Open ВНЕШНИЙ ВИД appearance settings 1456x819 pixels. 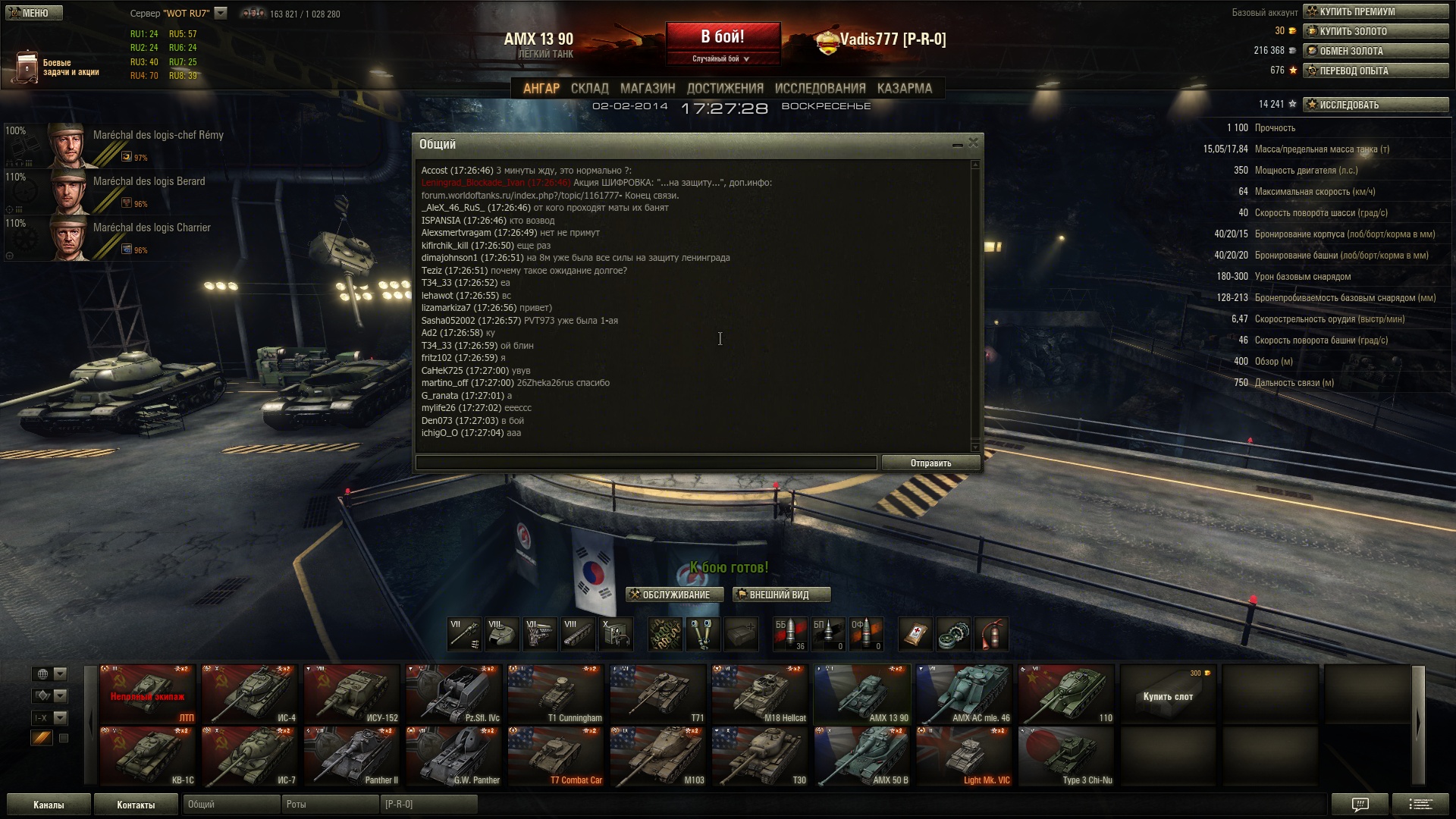click(x=781, y=595)
